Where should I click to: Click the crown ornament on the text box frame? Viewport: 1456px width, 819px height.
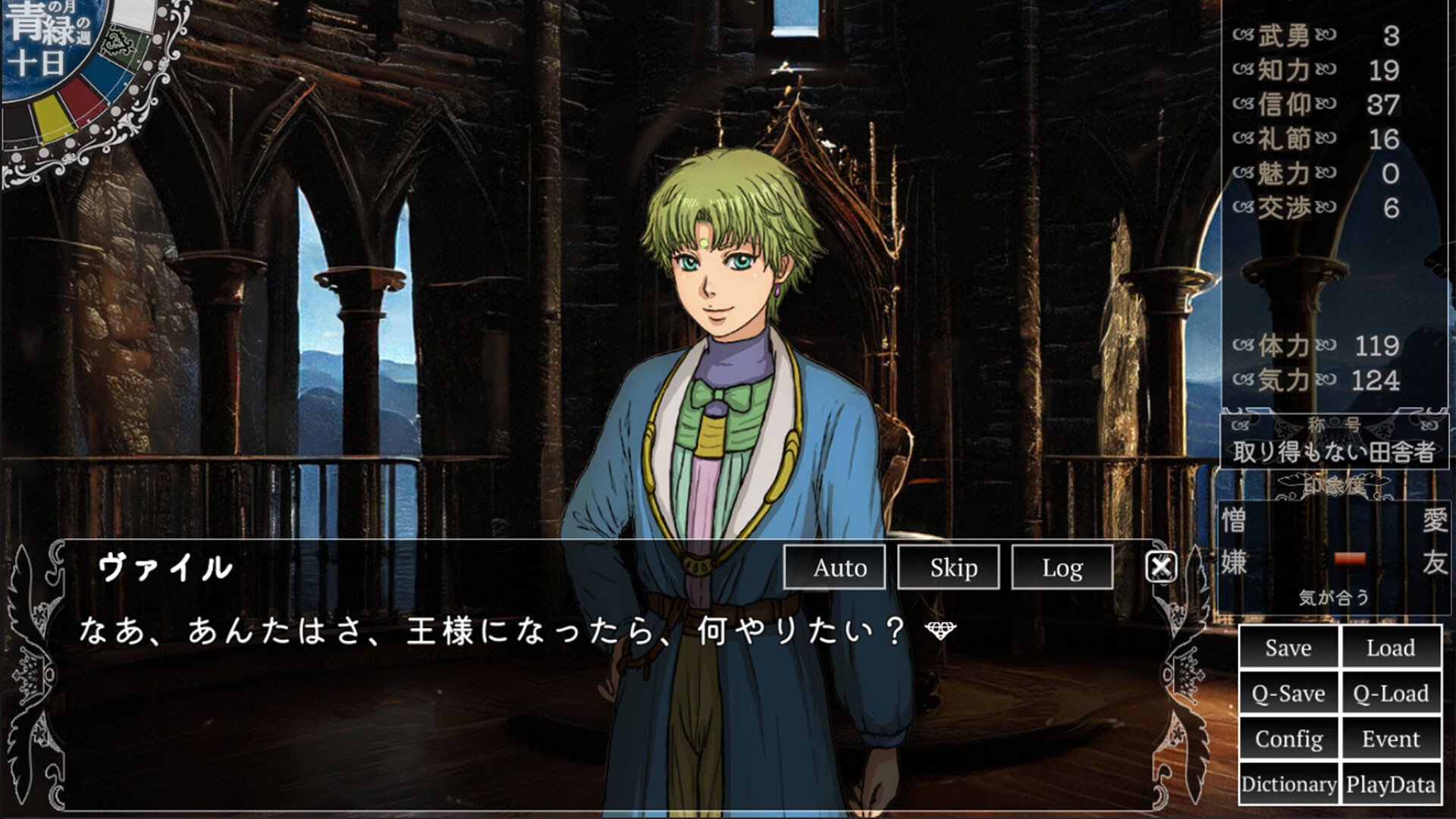30,675
